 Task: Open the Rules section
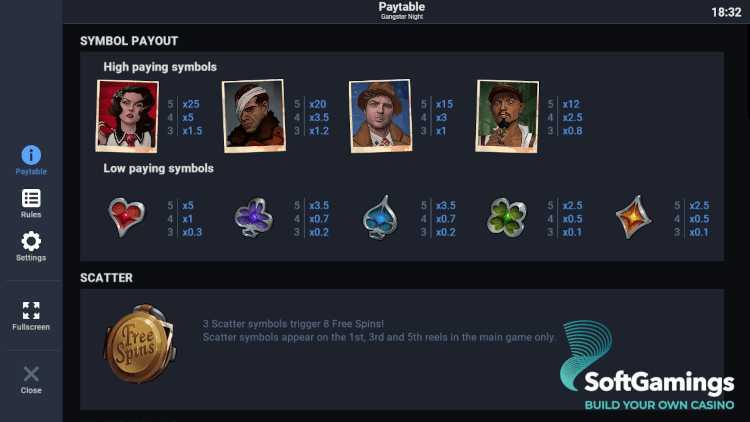point(31,203)
